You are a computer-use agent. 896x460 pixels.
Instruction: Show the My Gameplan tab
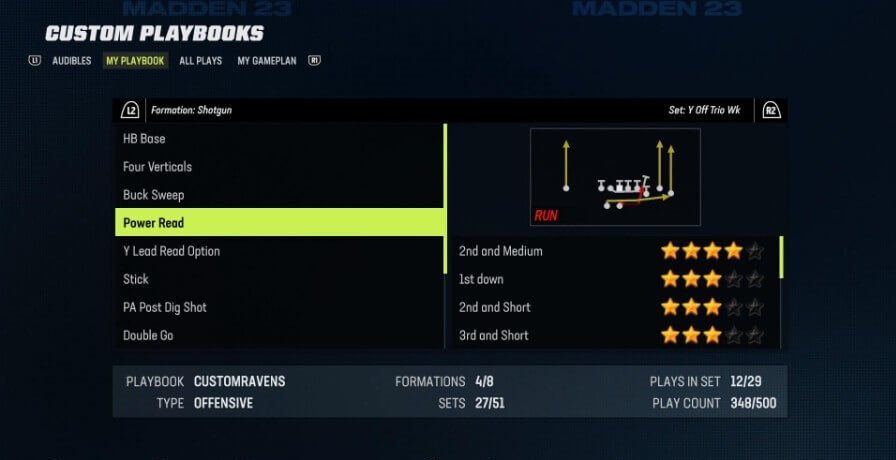267,61
